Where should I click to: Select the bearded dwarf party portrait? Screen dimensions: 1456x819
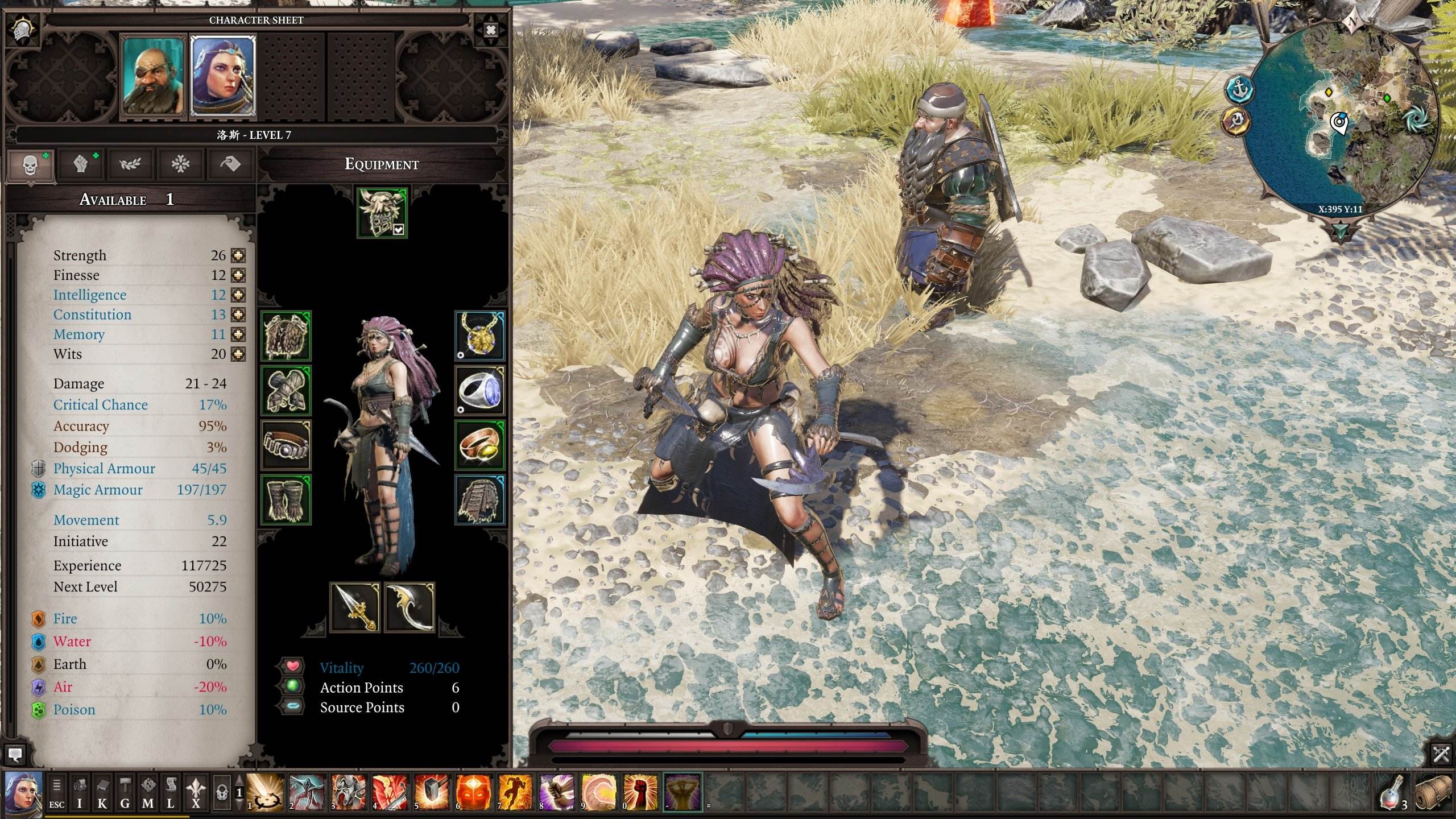coord(154,75)
